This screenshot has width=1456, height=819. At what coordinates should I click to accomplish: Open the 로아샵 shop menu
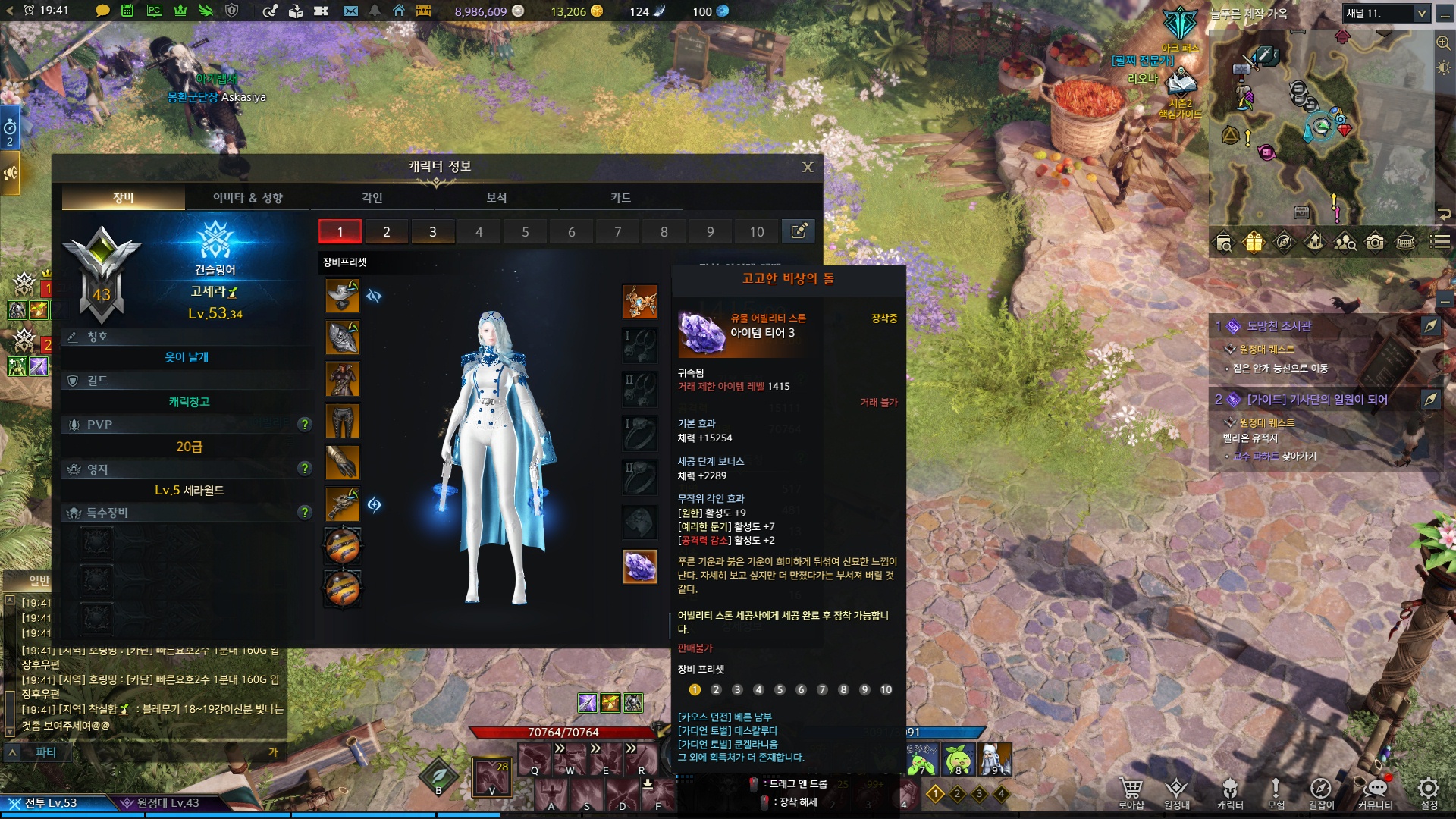point(1131,793)
